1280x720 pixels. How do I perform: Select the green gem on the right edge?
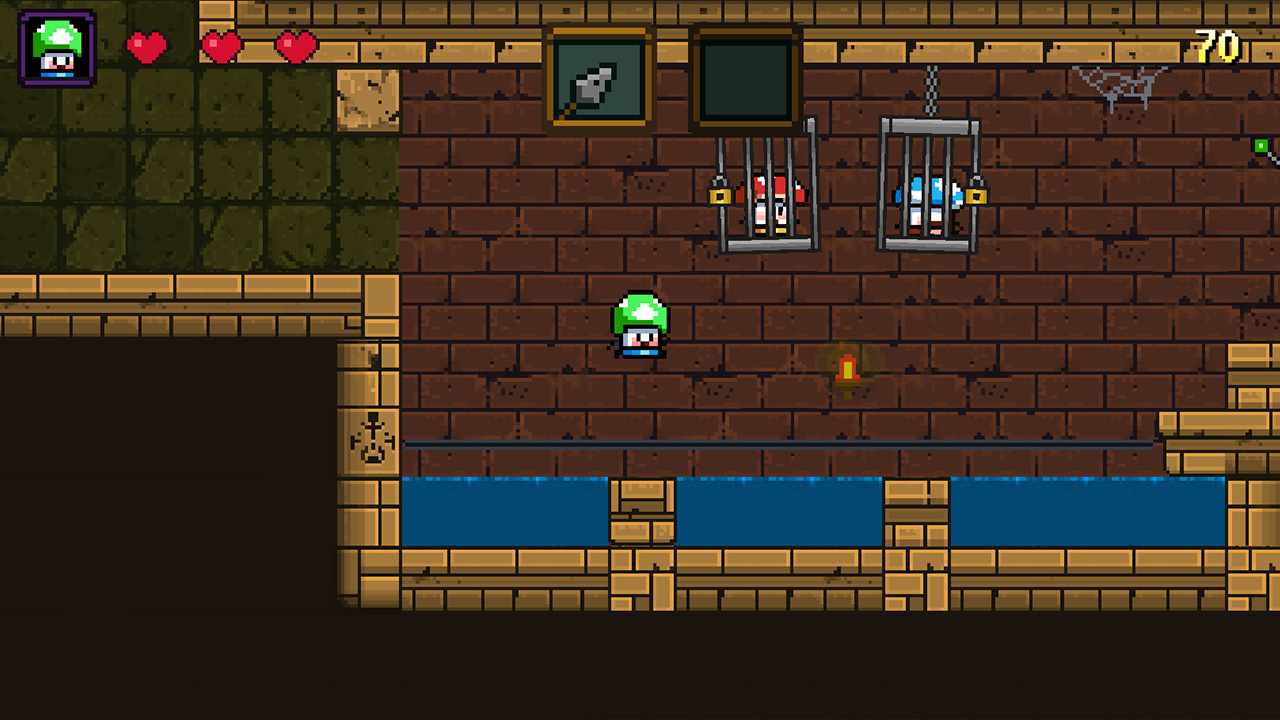coord(1262,146)
